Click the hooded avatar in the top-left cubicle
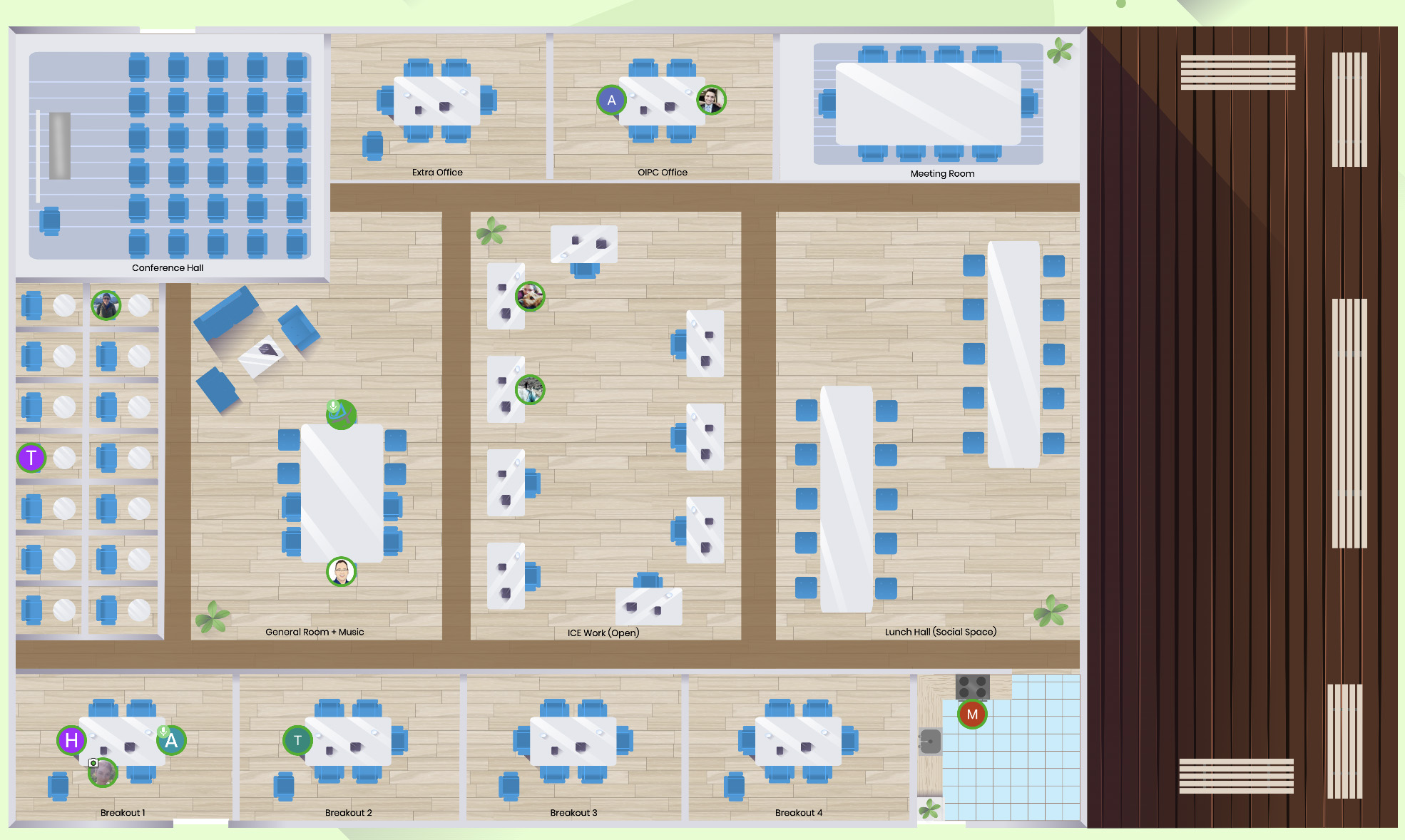Screen dimensions: 1405x840 (106, 306)
